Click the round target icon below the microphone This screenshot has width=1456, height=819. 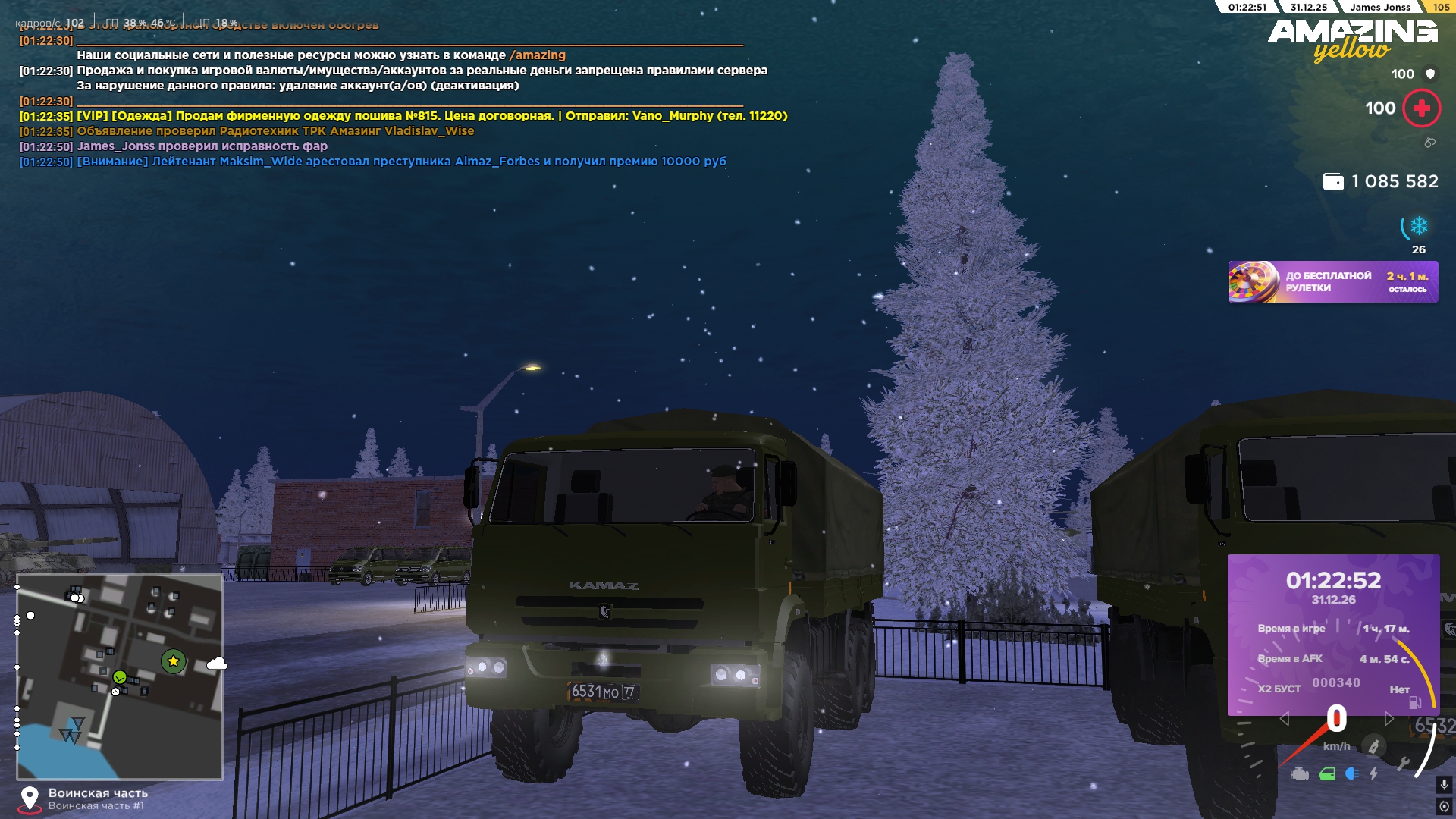(x=1444, y=806)
